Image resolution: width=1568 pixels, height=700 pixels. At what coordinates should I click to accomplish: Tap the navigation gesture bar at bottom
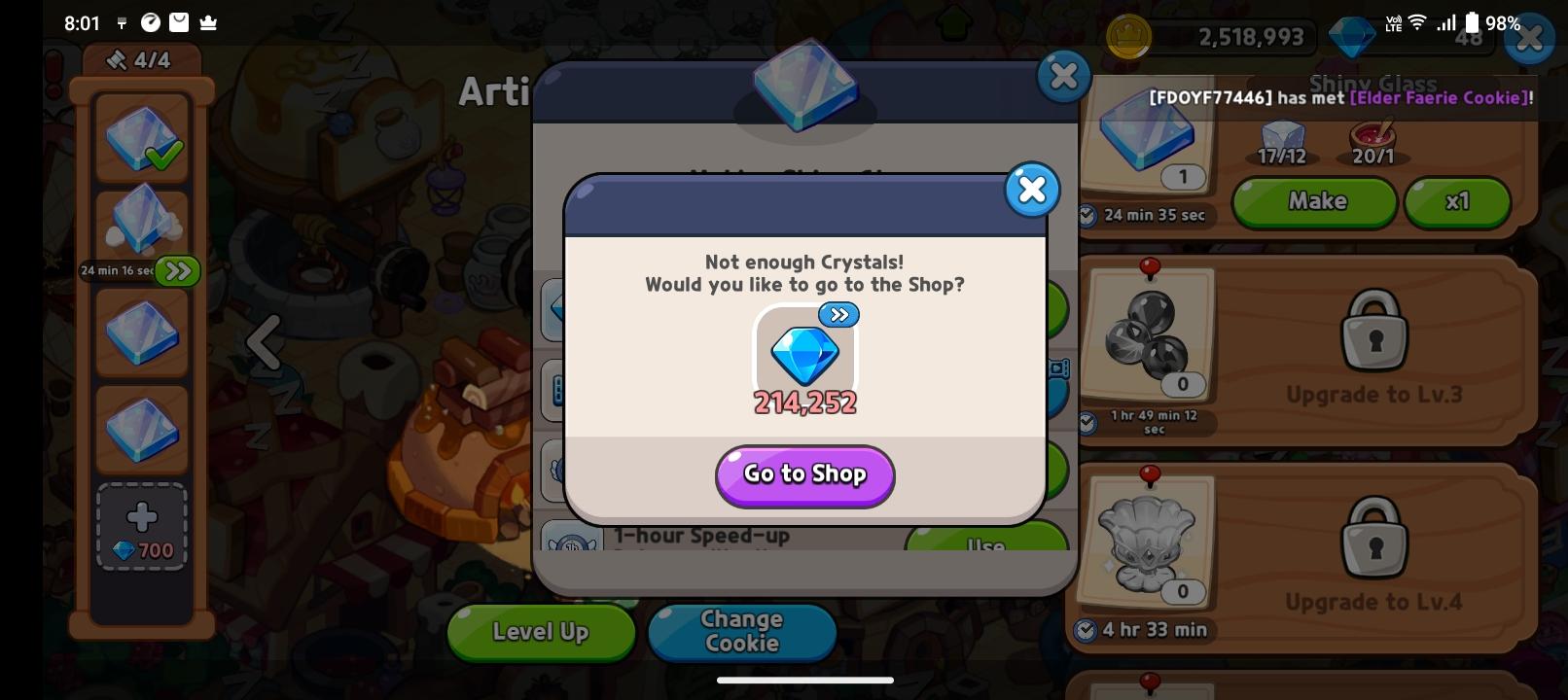point(804,680)
